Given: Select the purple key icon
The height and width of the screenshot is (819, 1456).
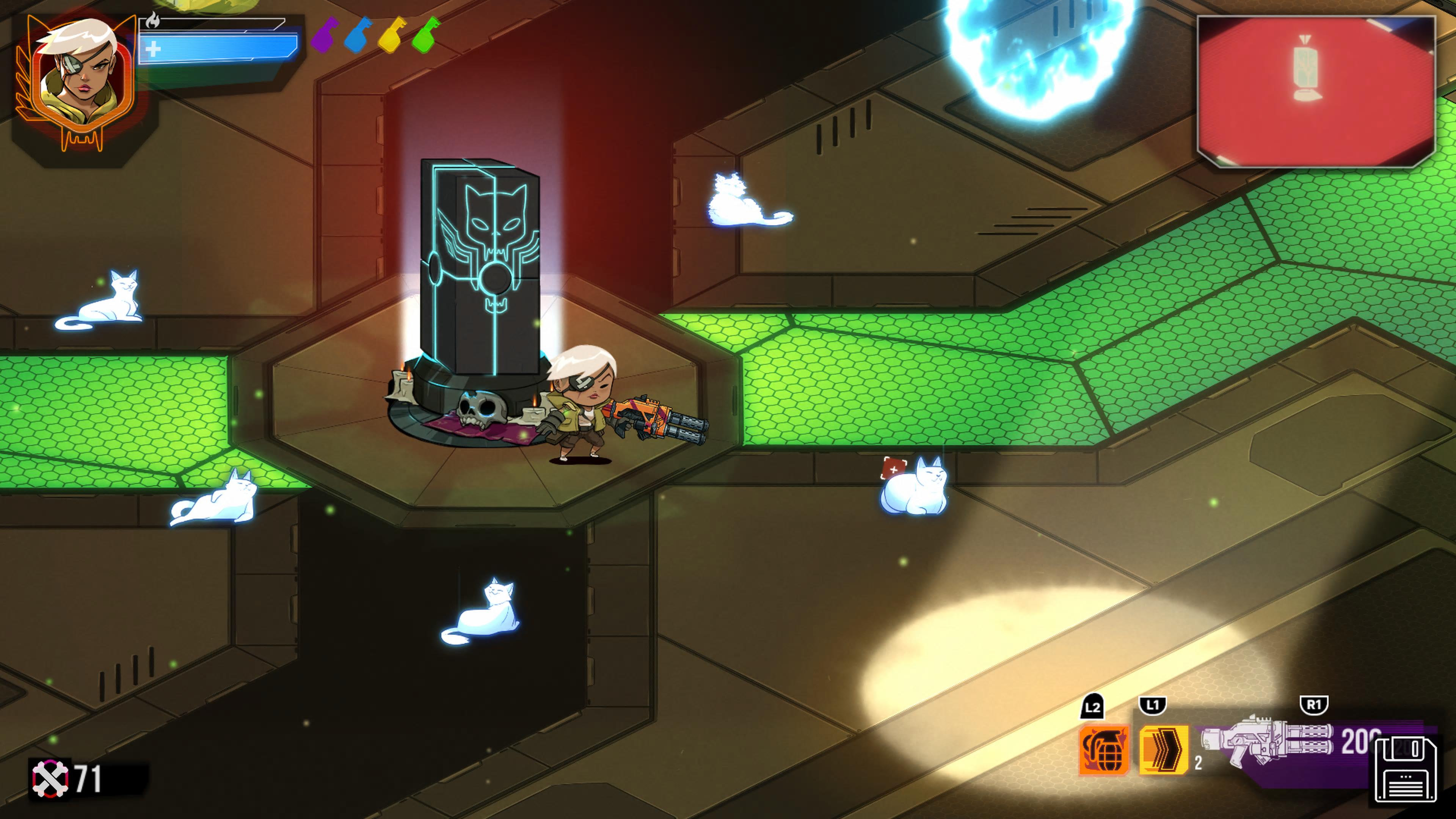Looking at the screenshot, I should [326, 35].
